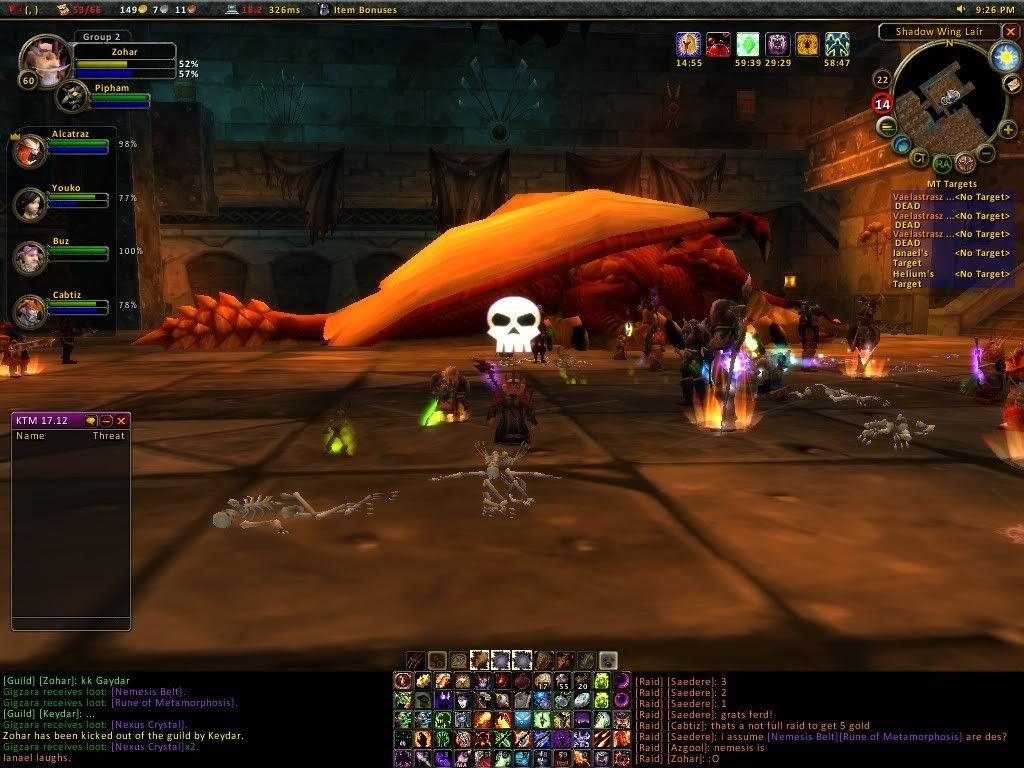Image resolution: width=1024 pixels, height=768 pixels.
Task: Click the red 14 badge beside the minimap
Action: click(x=882, y=103)
